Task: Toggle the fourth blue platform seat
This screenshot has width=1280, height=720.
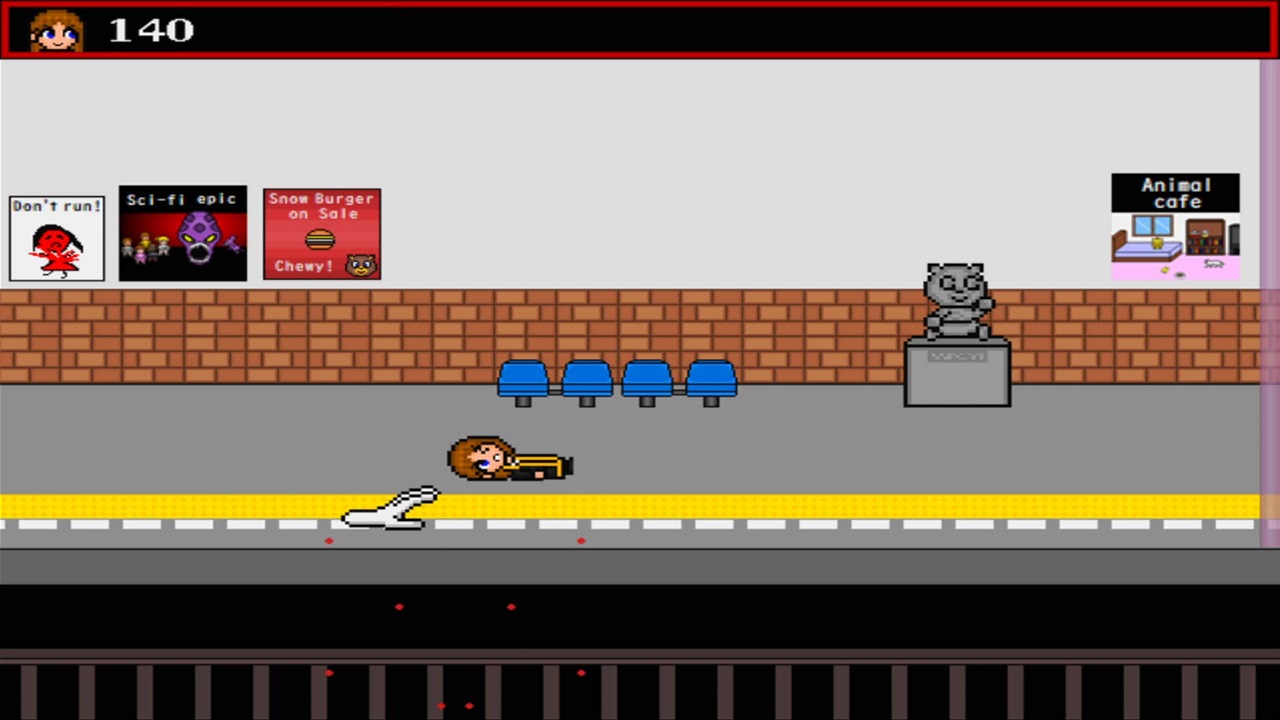Action: tap(710, 378)
